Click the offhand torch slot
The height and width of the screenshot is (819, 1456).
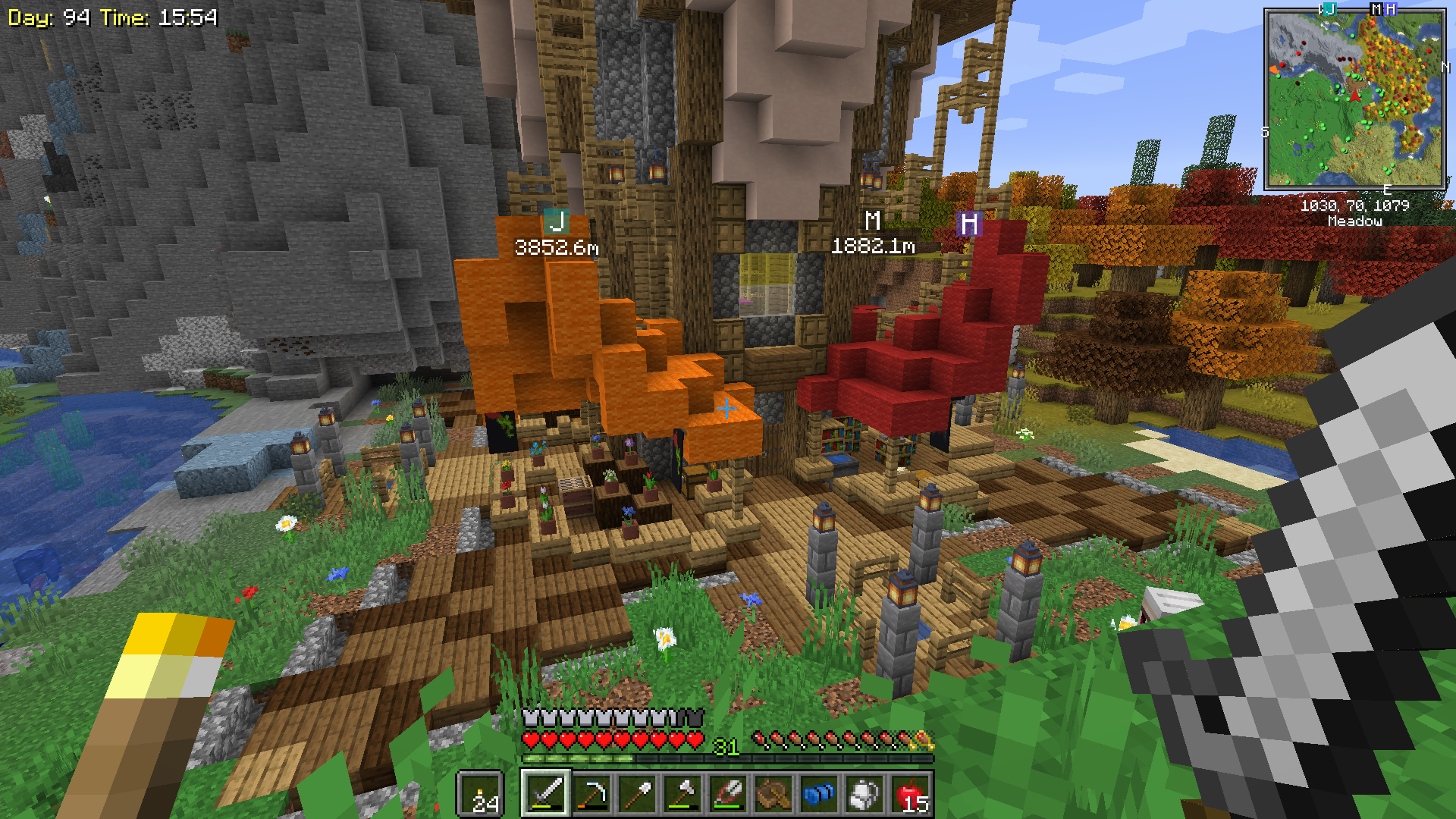pos(481,794)
